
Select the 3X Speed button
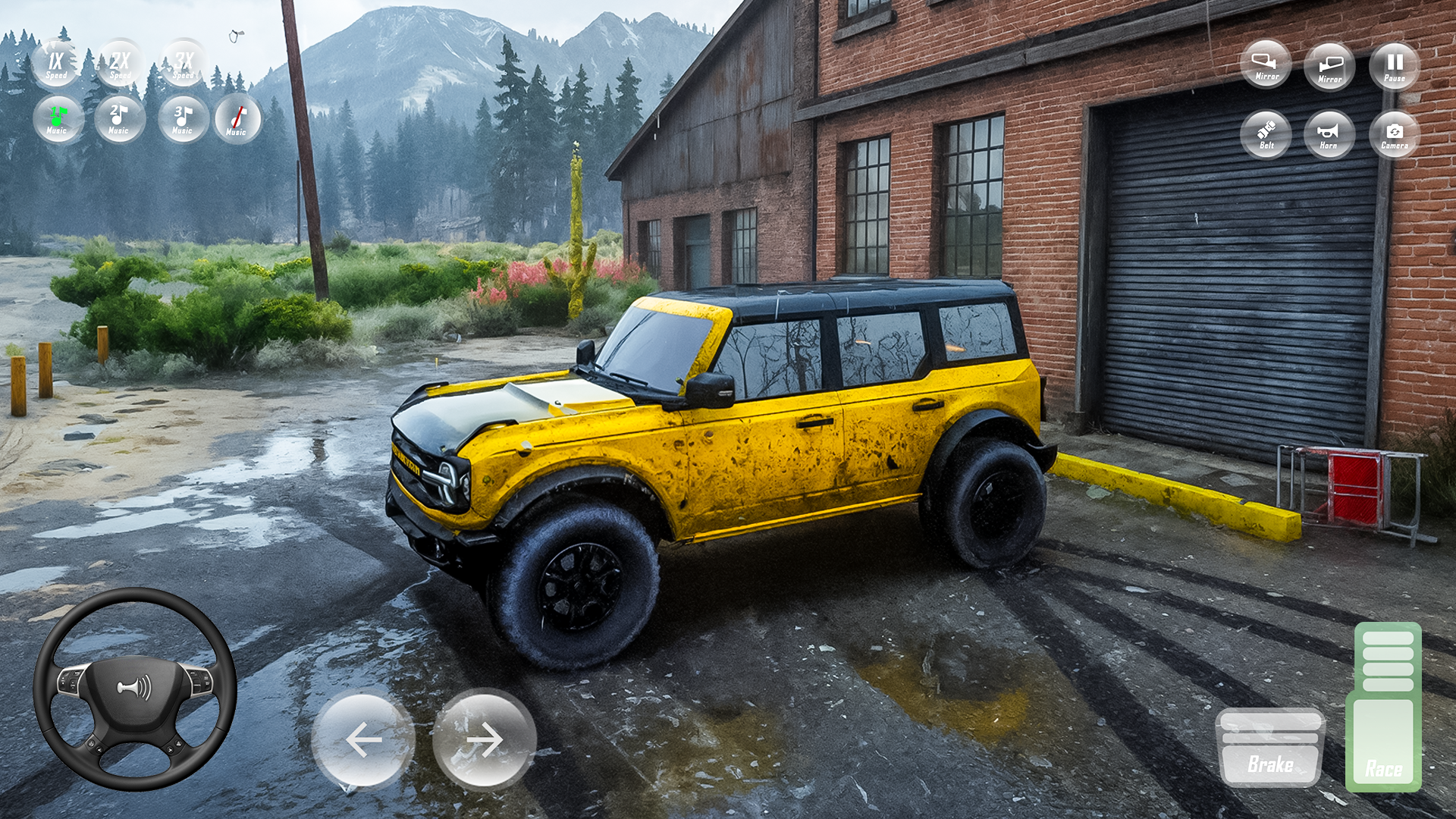pyautogui.click(x=184, y=64)
